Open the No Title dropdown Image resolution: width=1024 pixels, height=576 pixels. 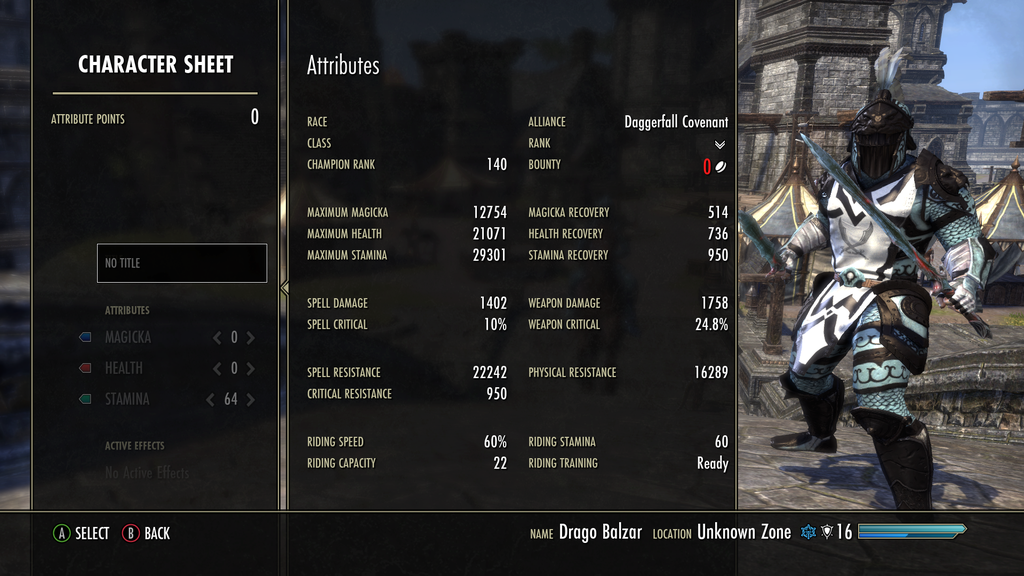tap(182, 263)
